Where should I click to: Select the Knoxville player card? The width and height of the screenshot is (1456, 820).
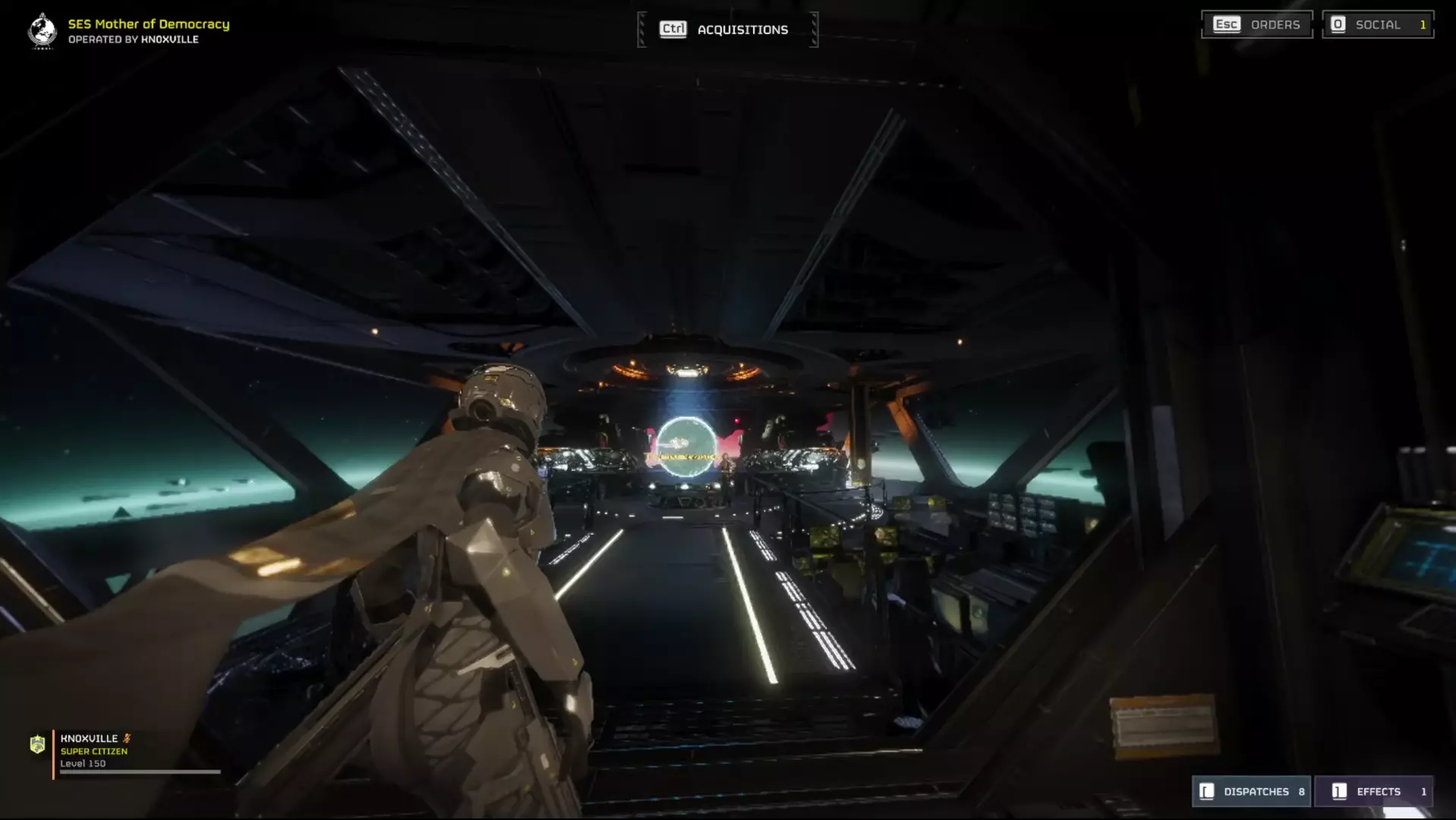(x=125, y=752)
